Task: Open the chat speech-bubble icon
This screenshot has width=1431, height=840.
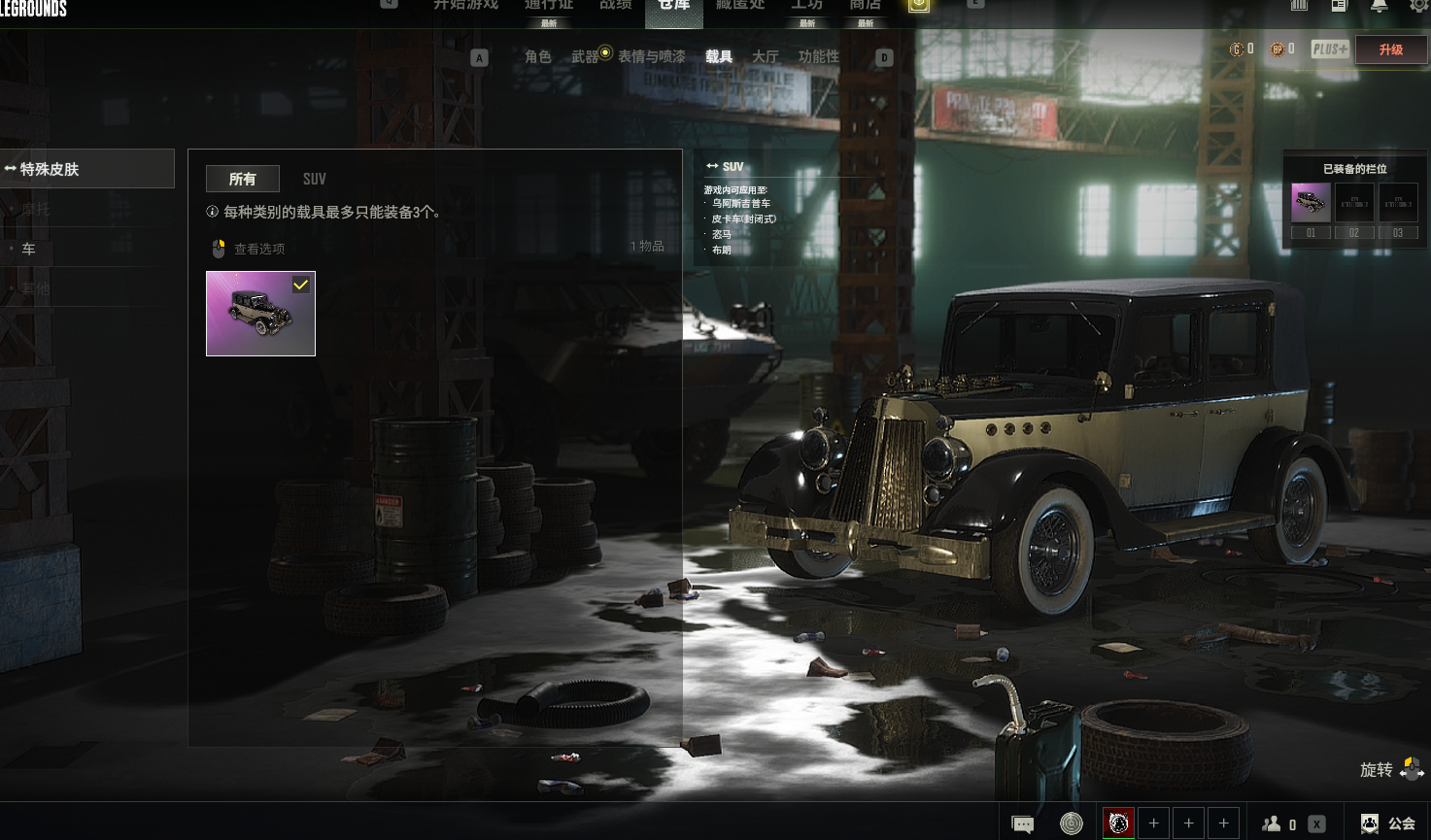Action: click(x=1022, y=823)
